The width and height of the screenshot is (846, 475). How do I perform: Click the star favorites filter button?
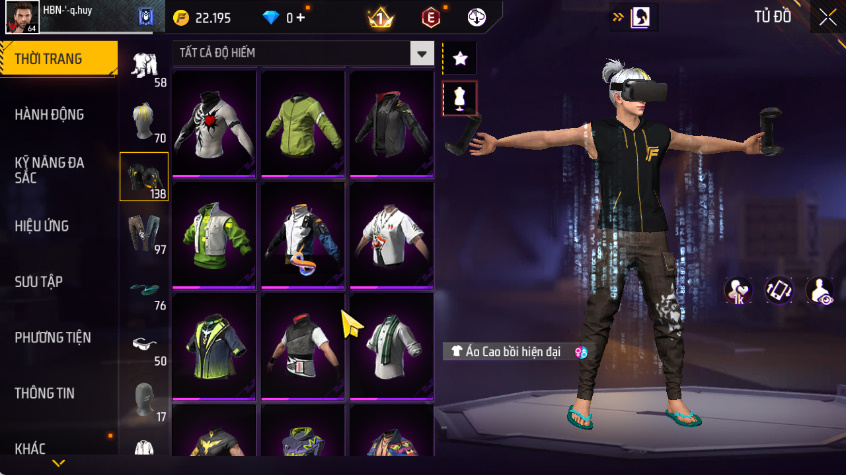(x=460, y=58)
